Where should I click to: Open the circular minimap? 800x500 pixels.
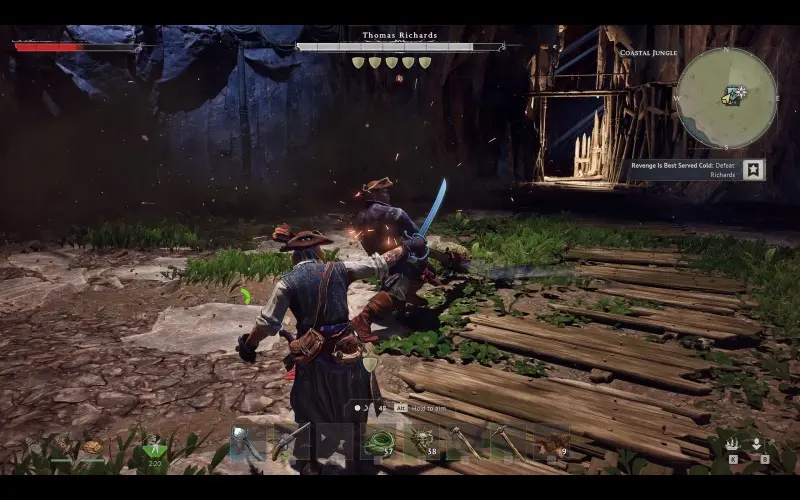click(x=726, y=97)
